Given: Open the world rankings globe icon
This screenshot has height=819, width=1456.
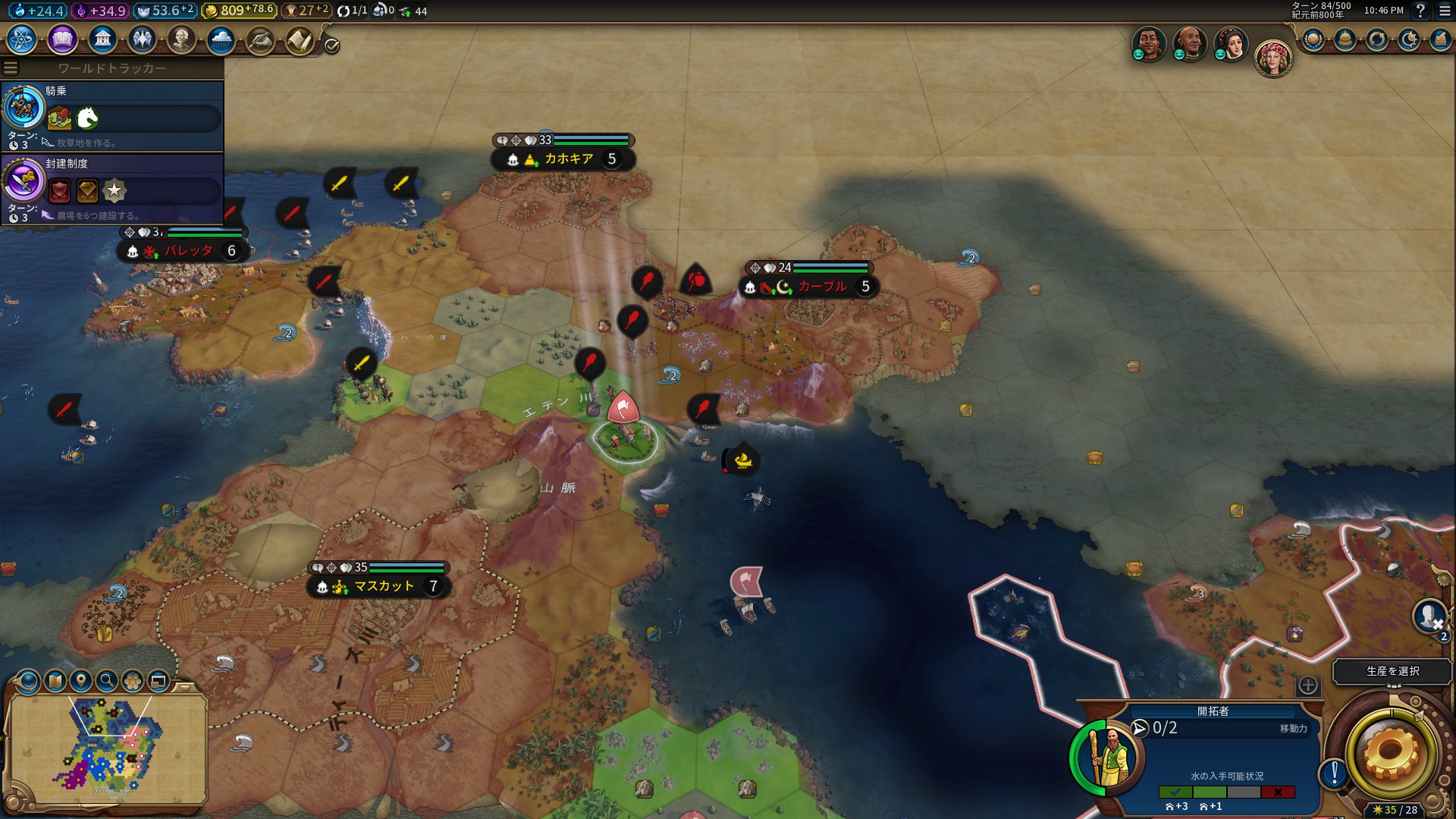Looking at the screenshot, I should click(x=1313, y=40).
